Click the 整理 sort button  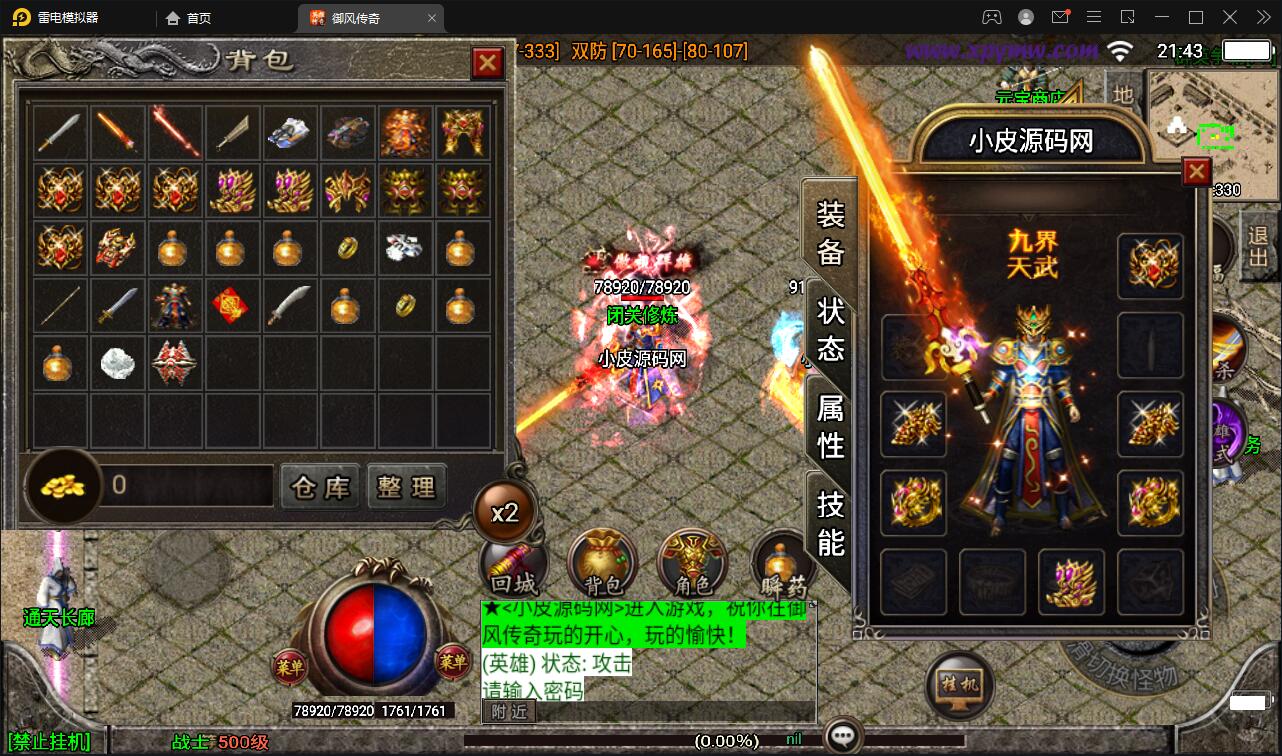point(406,487)
